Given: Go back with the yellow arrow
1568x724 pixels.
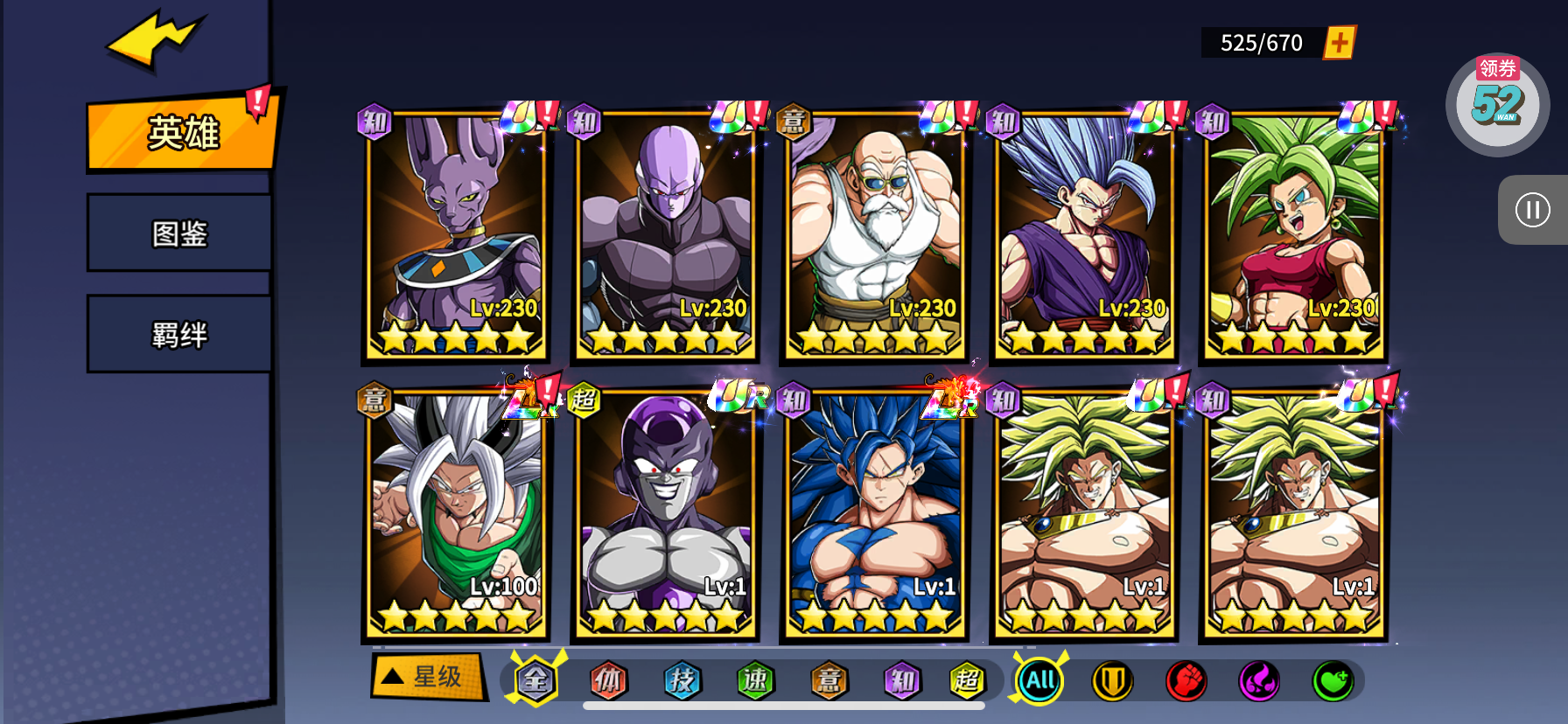Looking at the screenshot, I should (154, 39).
